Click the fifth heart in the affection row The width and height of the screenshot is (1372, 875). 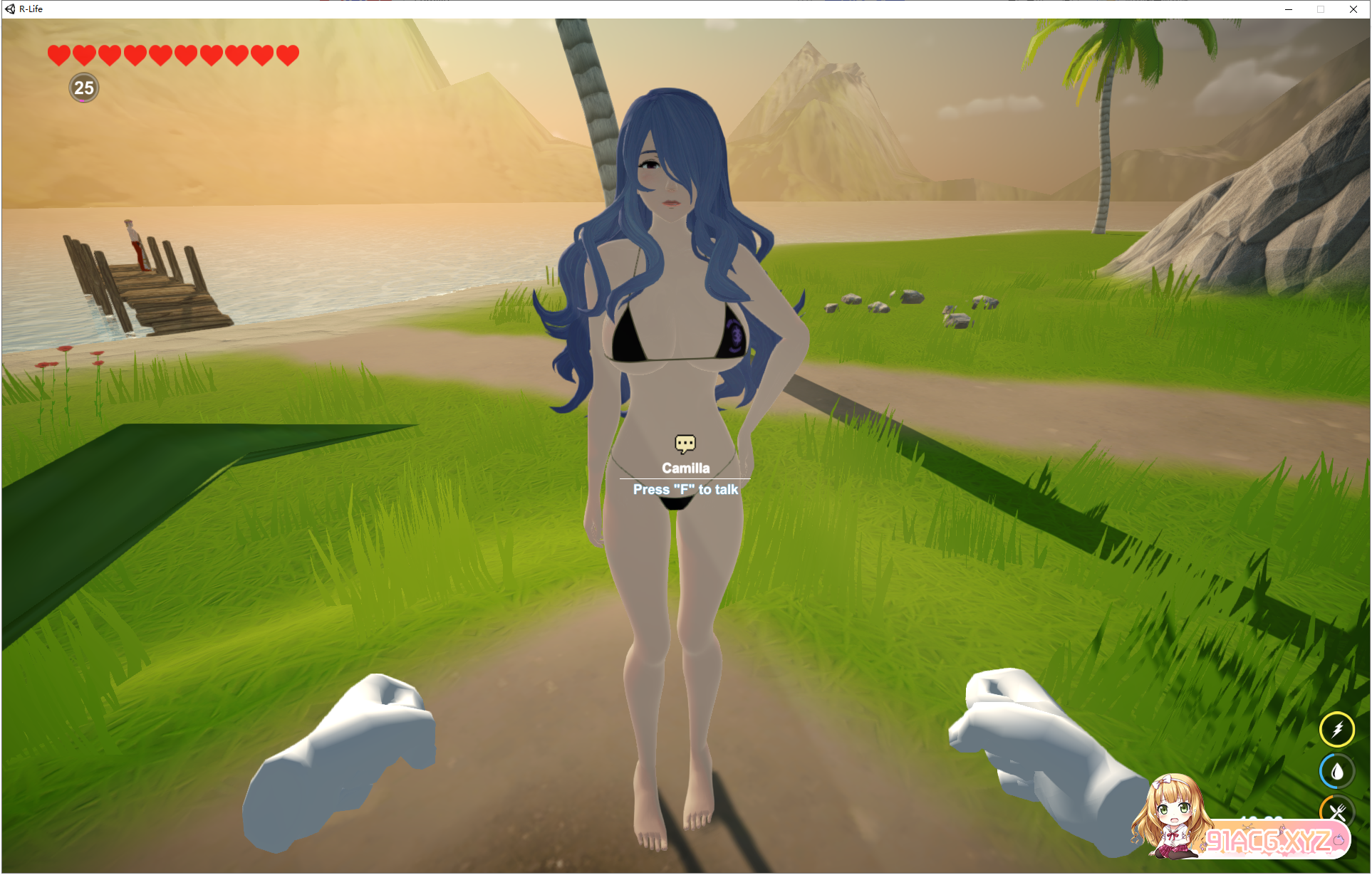[x=160, y=55]
